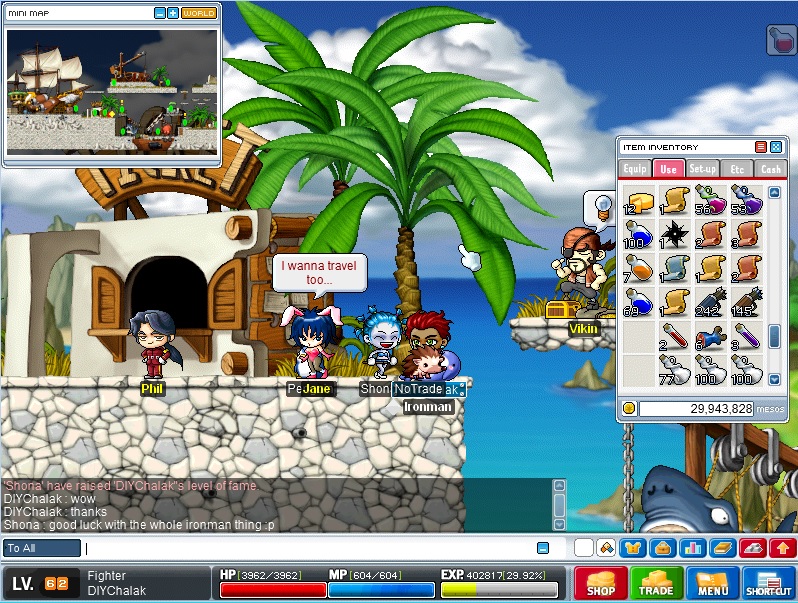
Task: Open the equipment shirt icon on the toolbar
Action: 631,548
